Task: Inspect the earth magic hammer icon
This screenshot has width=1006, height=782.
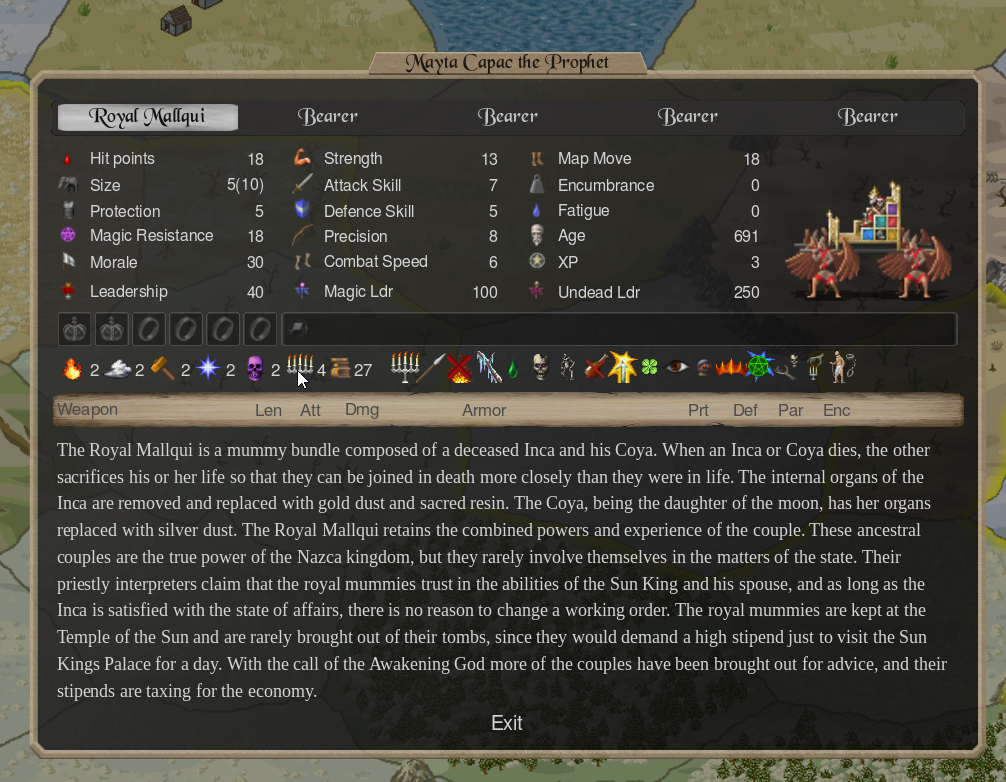Action: tap(163, 369)
